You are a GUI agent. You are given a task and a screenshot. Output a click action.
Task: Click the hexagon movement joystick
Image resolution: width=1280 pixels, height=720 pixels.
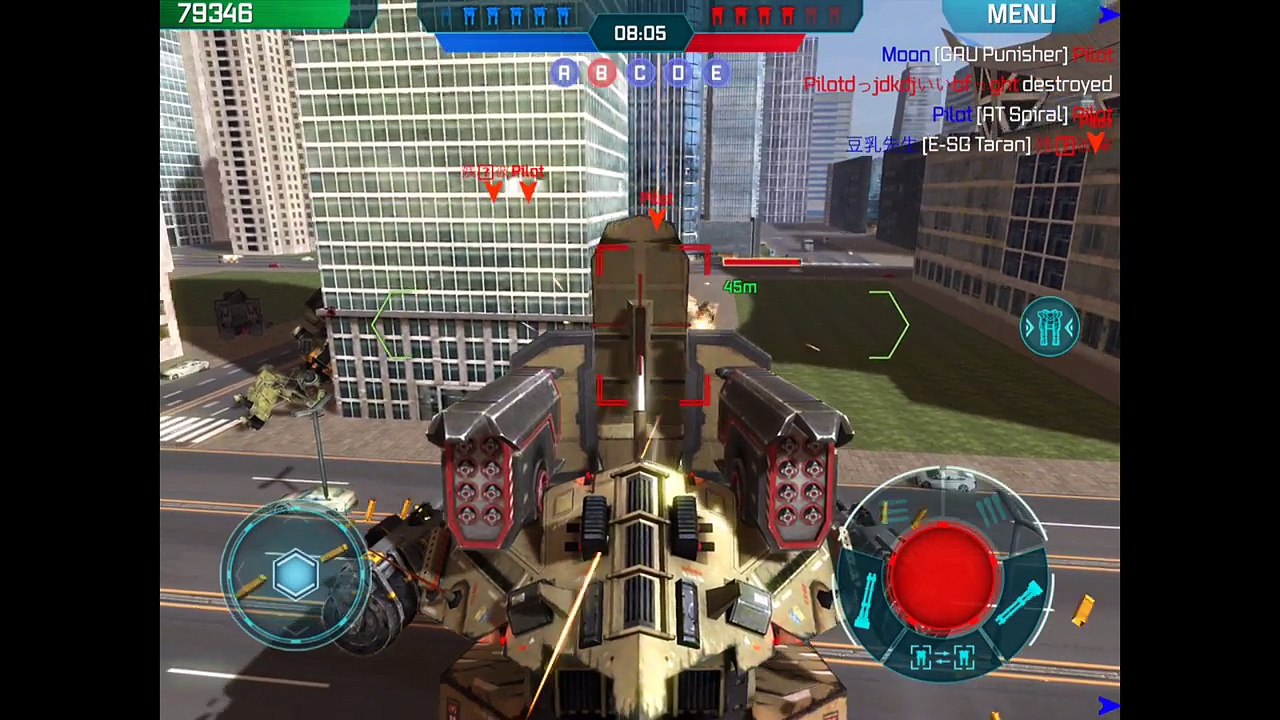coord(295,575)
